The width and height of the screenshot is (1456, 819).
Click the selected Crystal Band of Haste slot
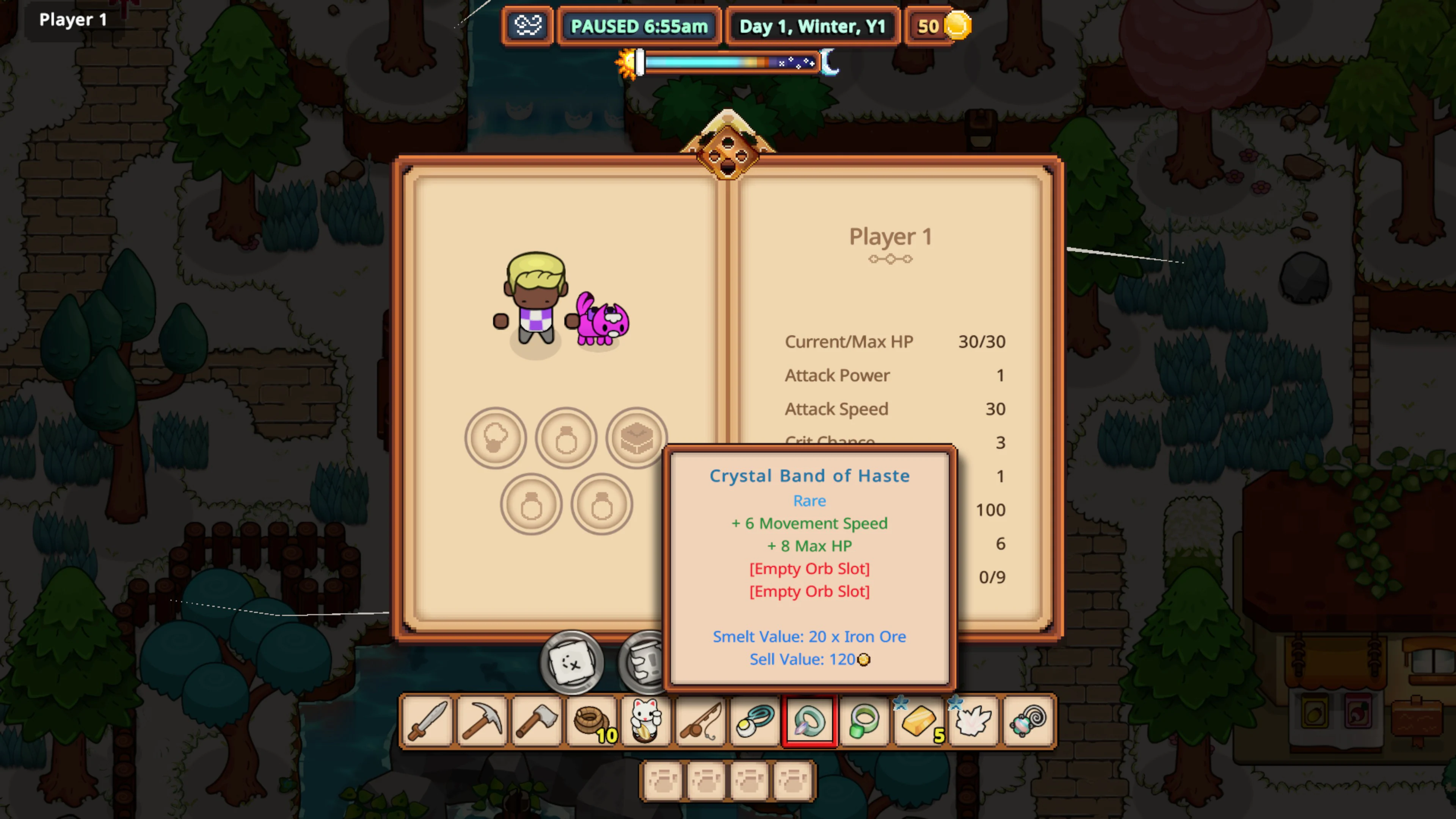[x=810, y=721]
